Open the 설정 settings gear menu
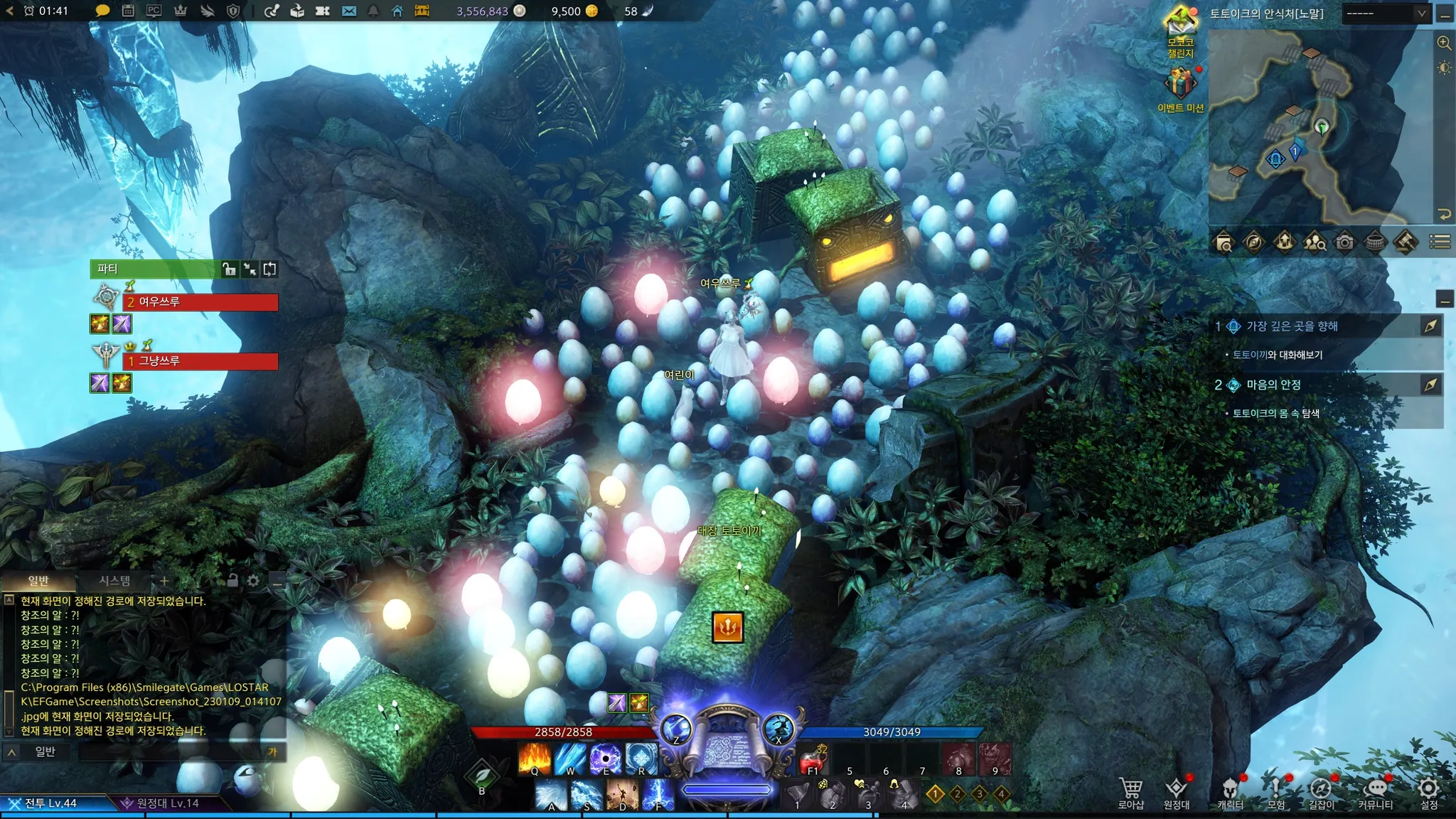The image size is (1456, 819). point(1428,792)
